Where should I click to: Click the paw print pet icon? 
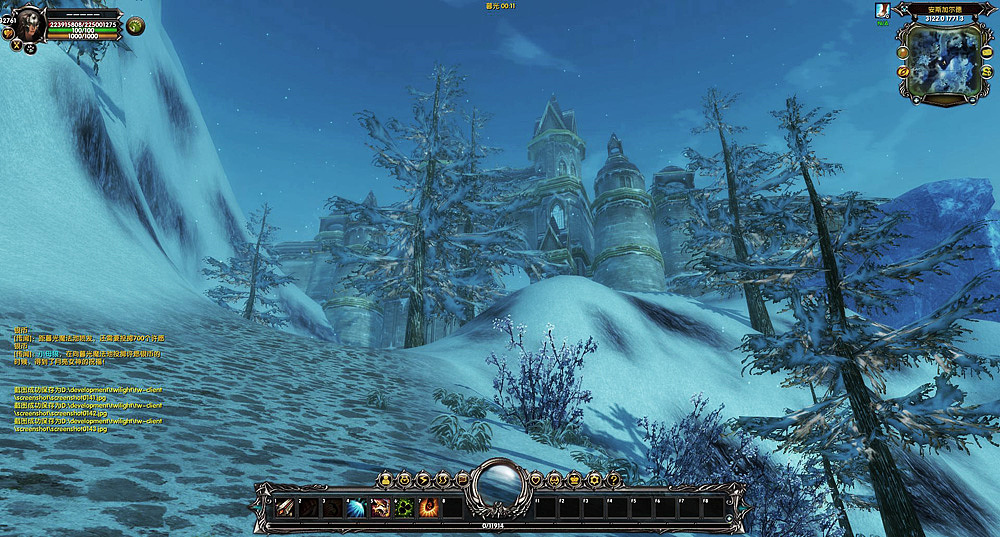pos(30,46)
